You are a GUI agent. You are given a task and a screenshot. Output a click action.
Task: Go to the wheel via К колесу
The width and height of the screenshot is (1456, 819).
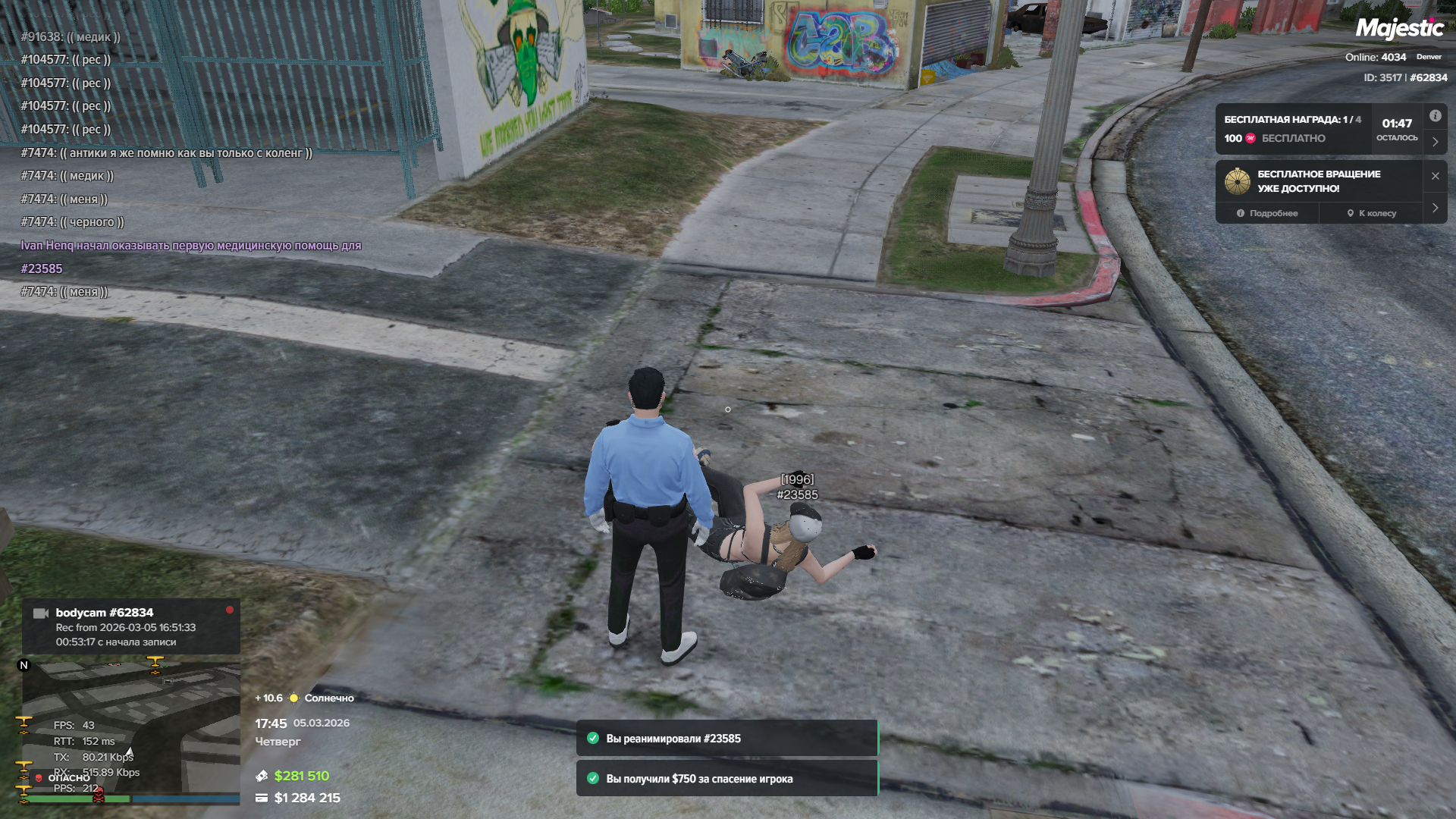pyautogui.click(x=1372, y=213)
